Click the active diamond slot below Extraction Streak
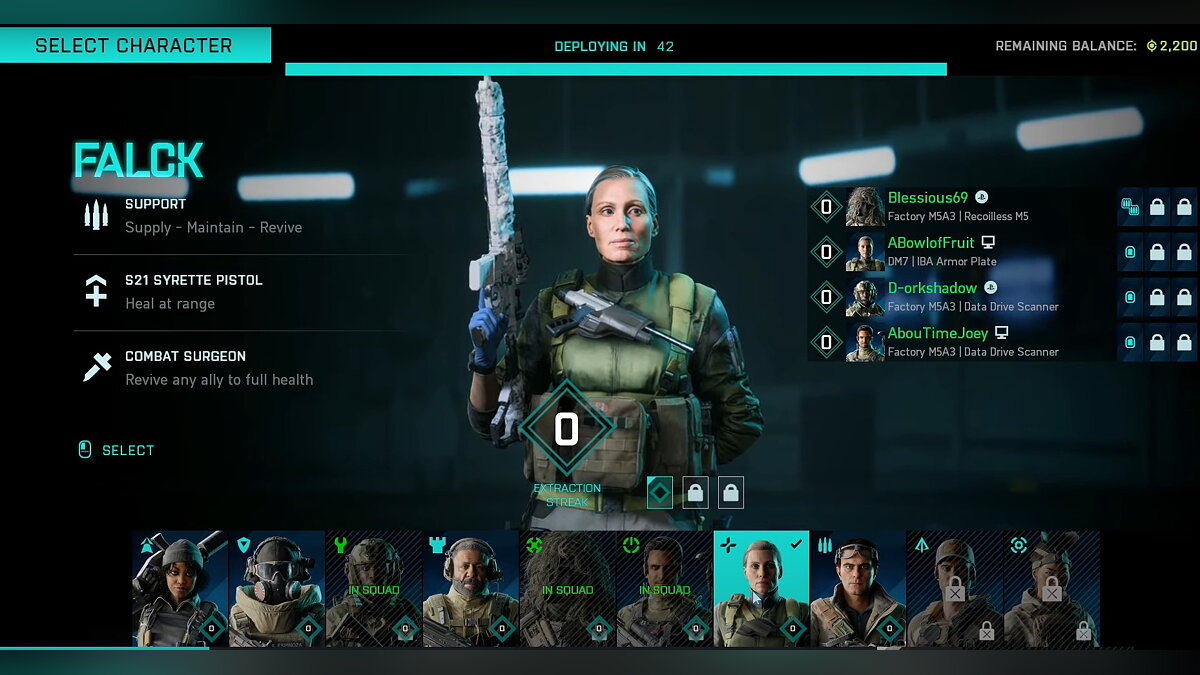 click(x=660, y=492)
